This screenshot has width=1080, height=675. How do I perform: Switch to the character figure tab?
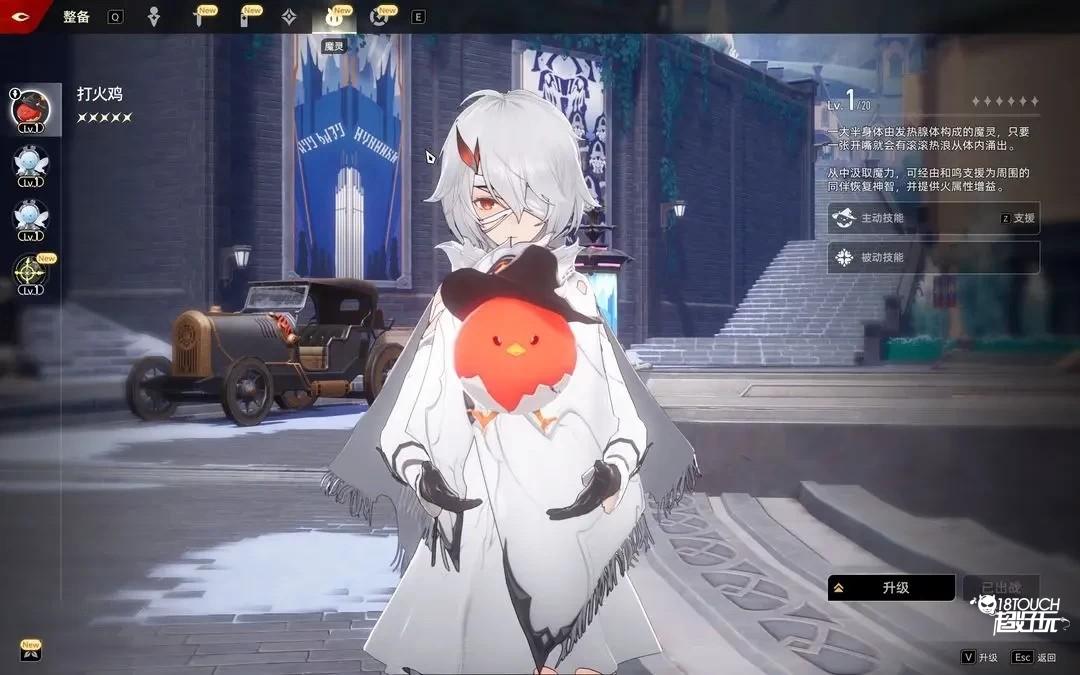pos(154,17)
